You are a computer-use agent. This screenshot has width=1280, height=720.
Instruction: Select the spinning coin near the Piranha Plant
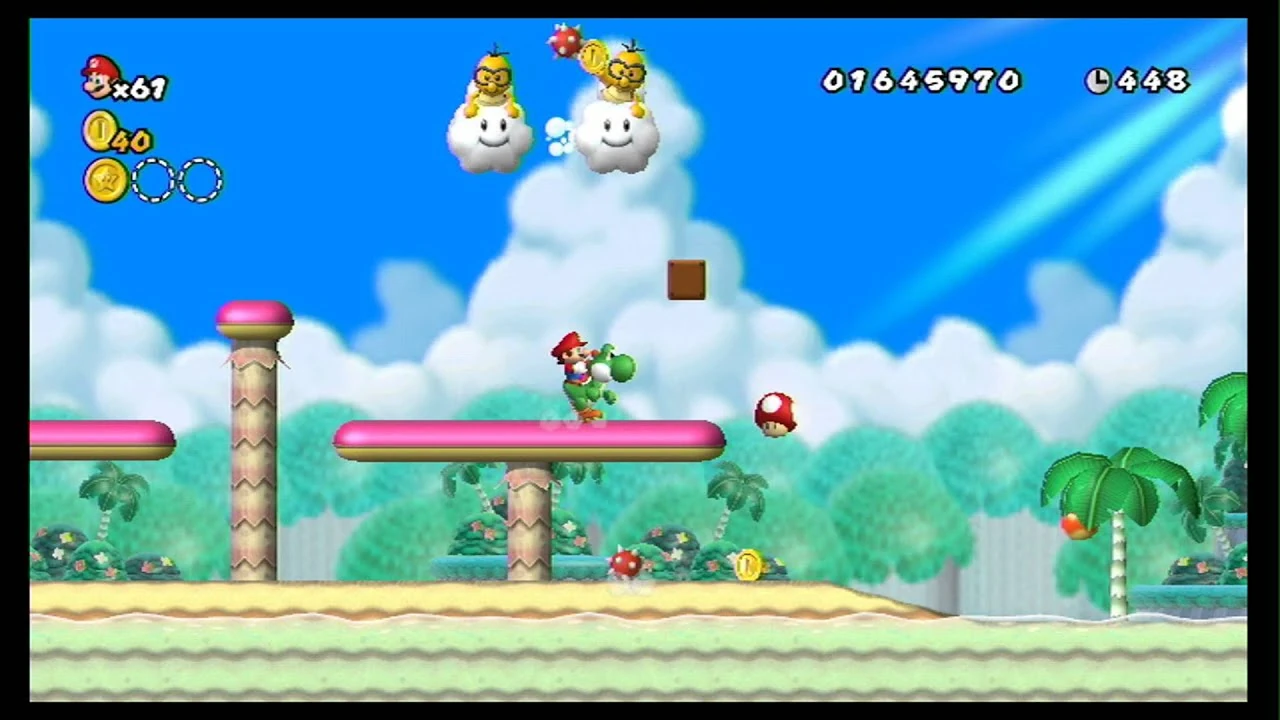pos(746,566)
